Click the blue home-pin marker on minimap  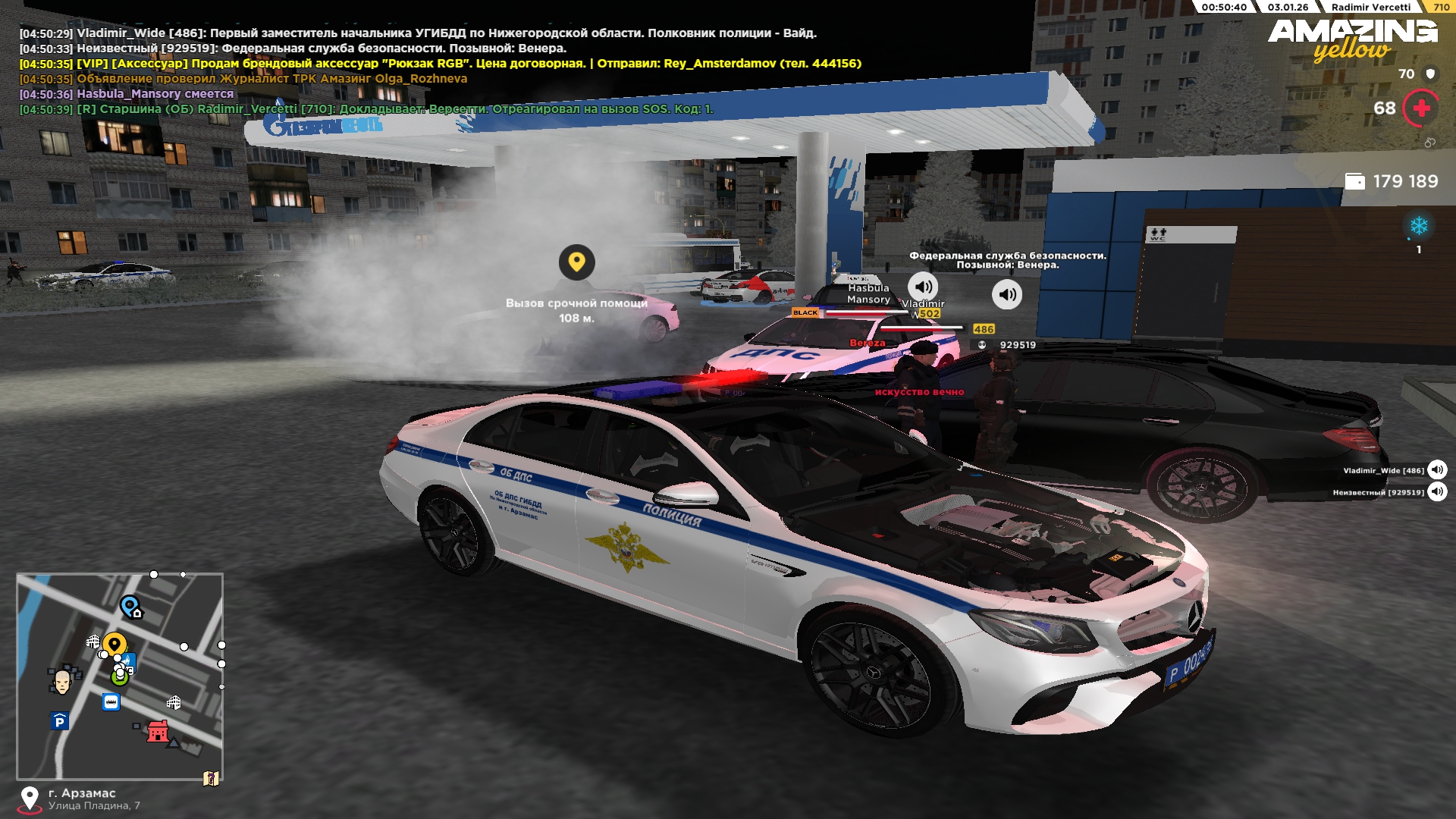(131, 607)
